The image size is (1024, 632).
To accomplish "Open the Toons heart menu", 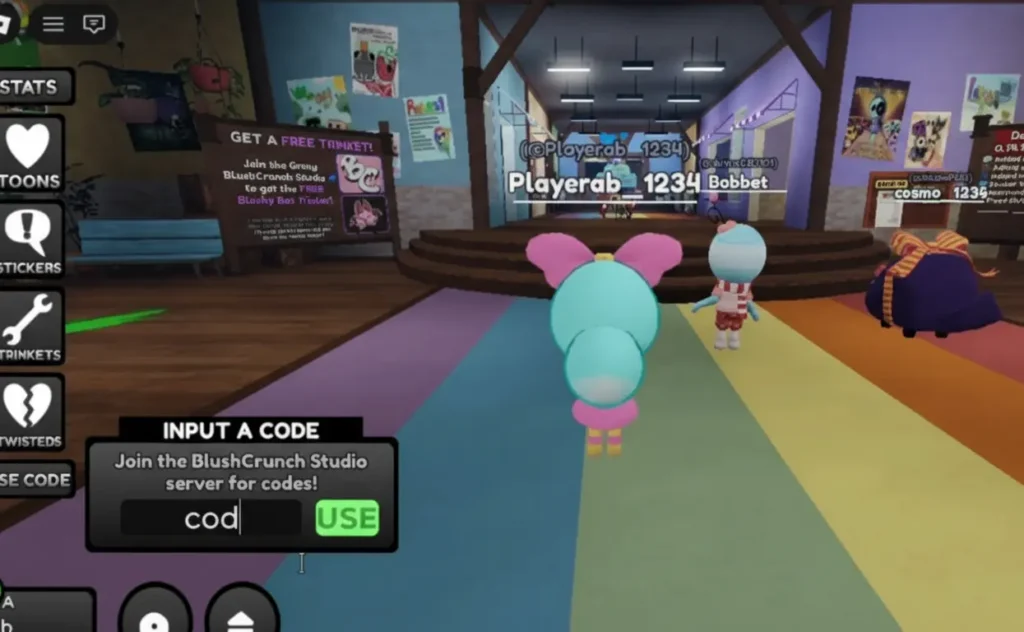I will [x=30, y=155].
